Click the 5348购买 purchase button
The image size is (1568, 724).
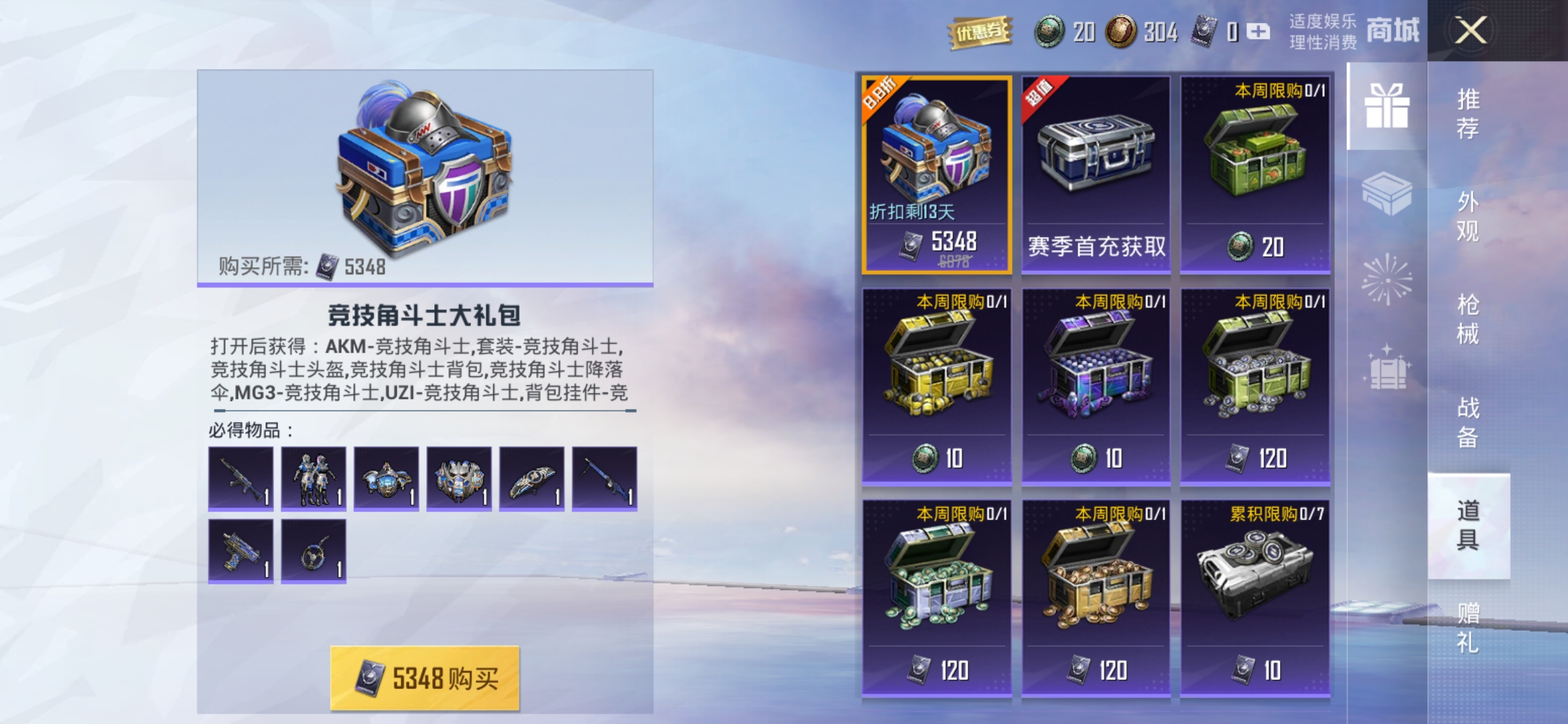click(426, 678)
